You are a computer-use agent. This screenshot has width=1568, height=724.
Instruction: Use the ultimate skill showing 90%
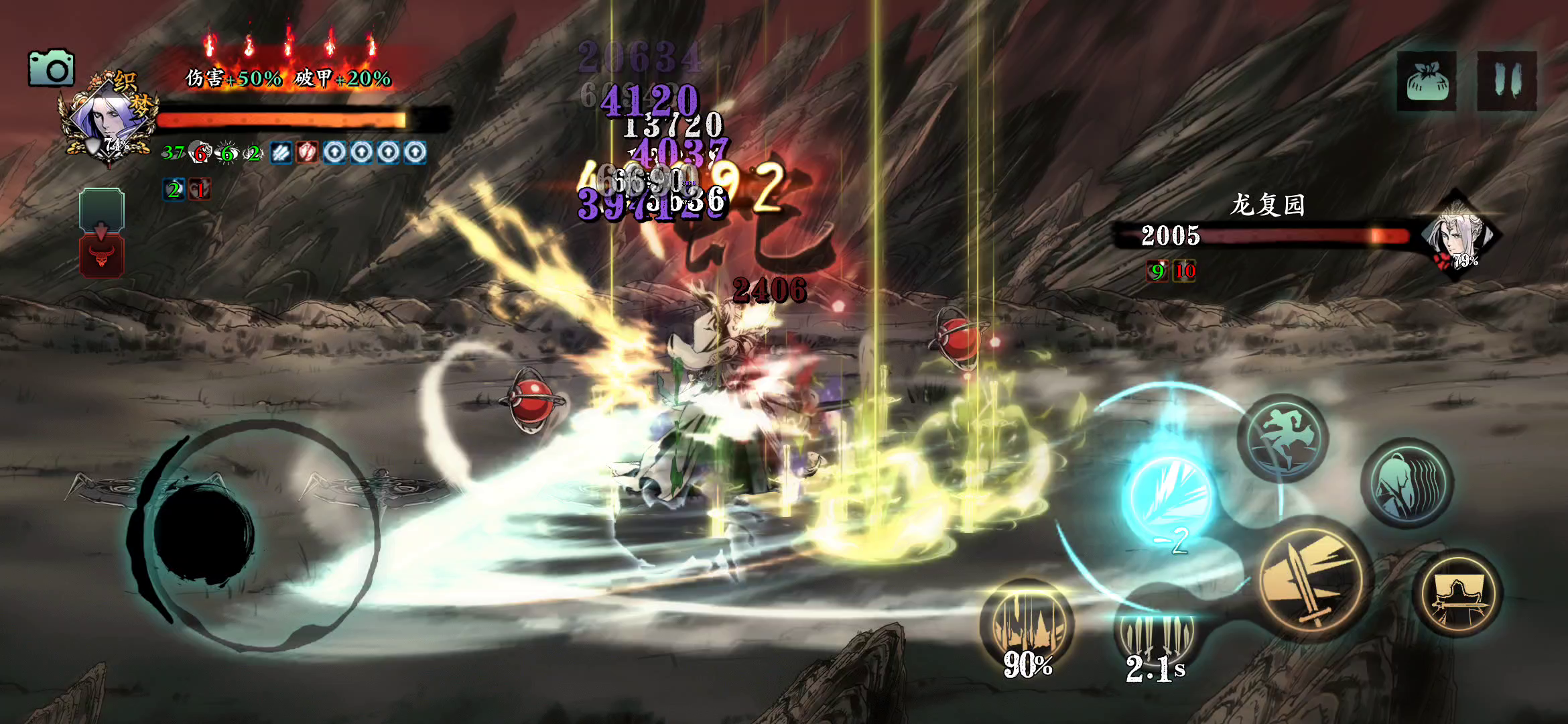[x=1026, y=627]
